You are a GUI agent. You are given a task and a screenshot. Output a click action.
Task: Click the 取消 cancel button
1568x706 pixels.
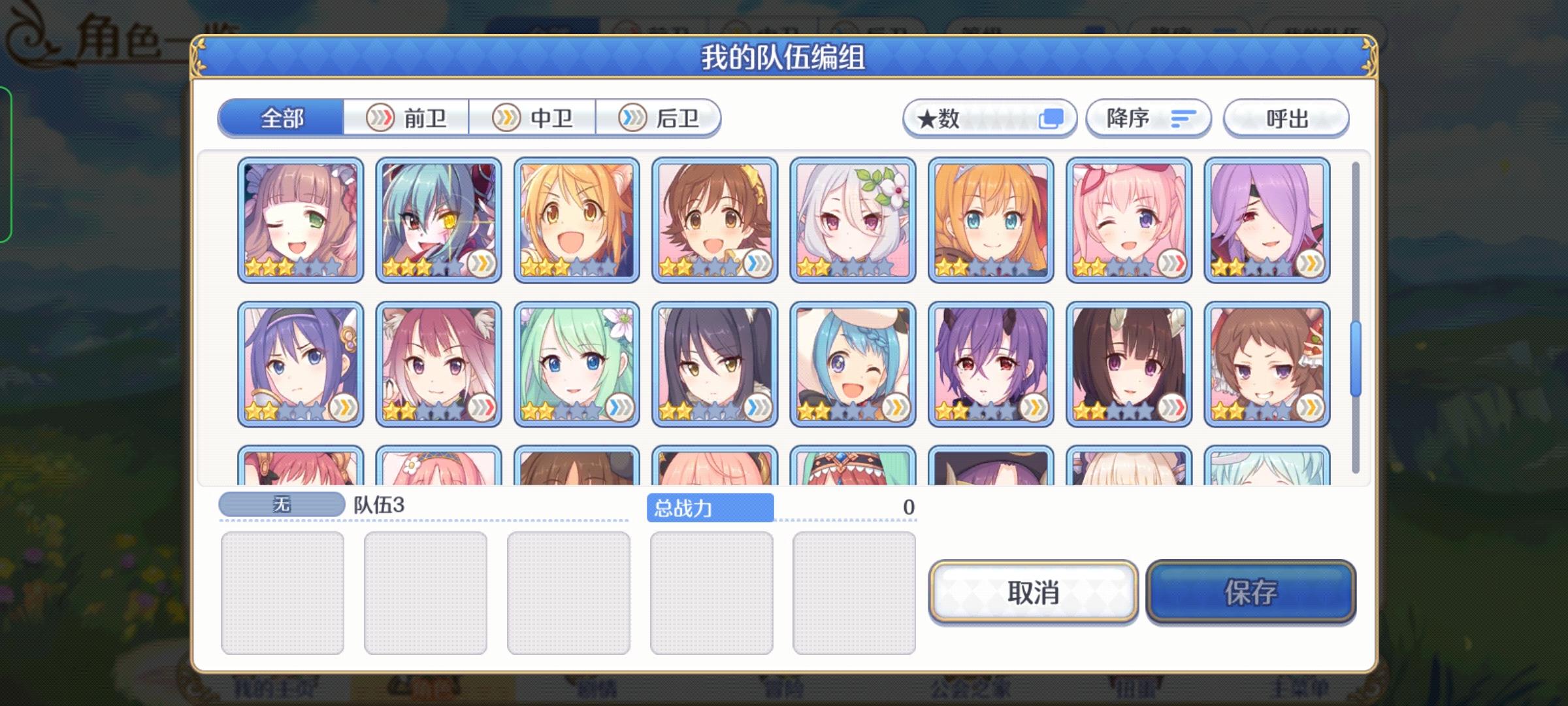1032,594
